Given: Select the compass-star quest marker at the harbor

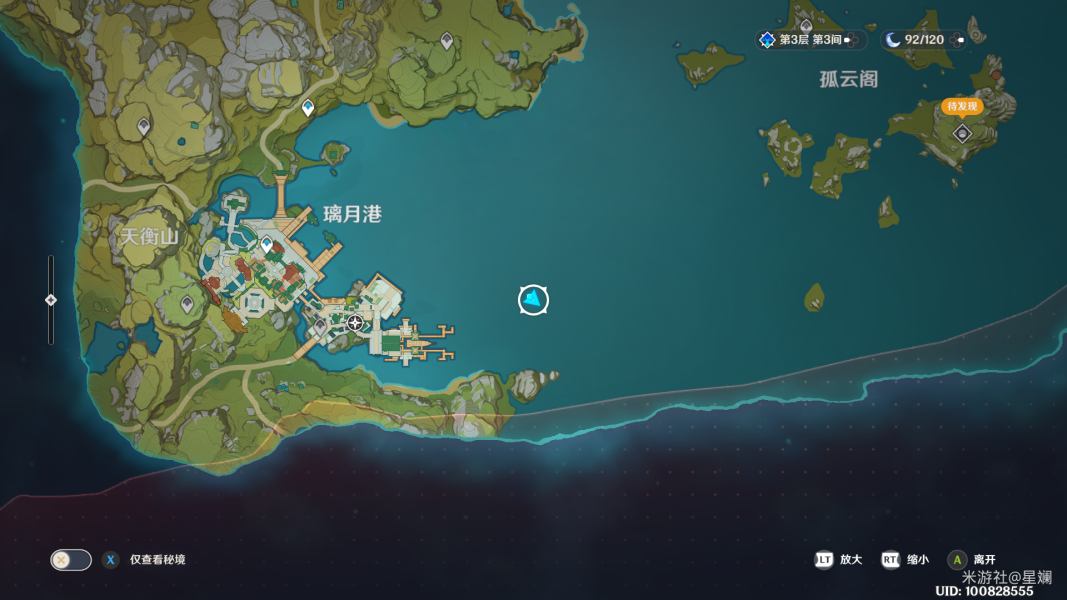Looking at the screenshot, I should coord(355,322).
